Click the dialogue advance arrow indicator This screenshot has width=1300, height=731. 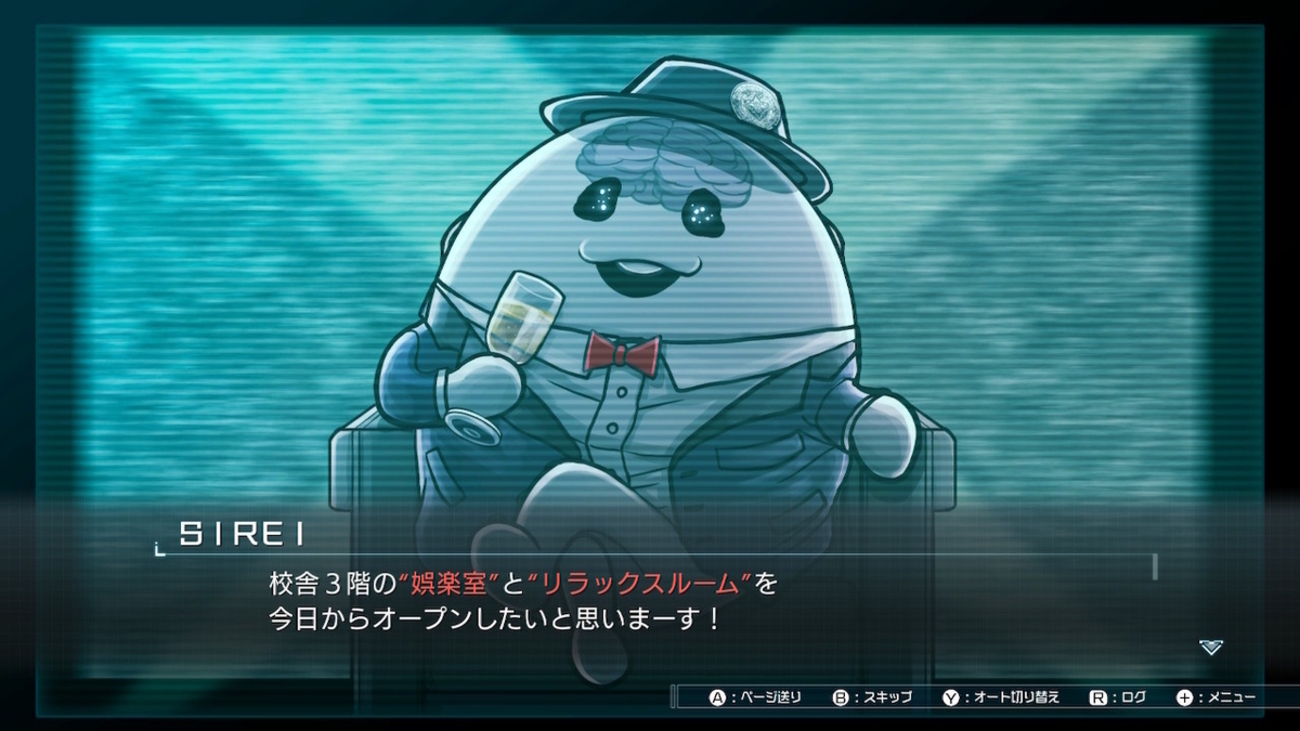click(1210, 647)
